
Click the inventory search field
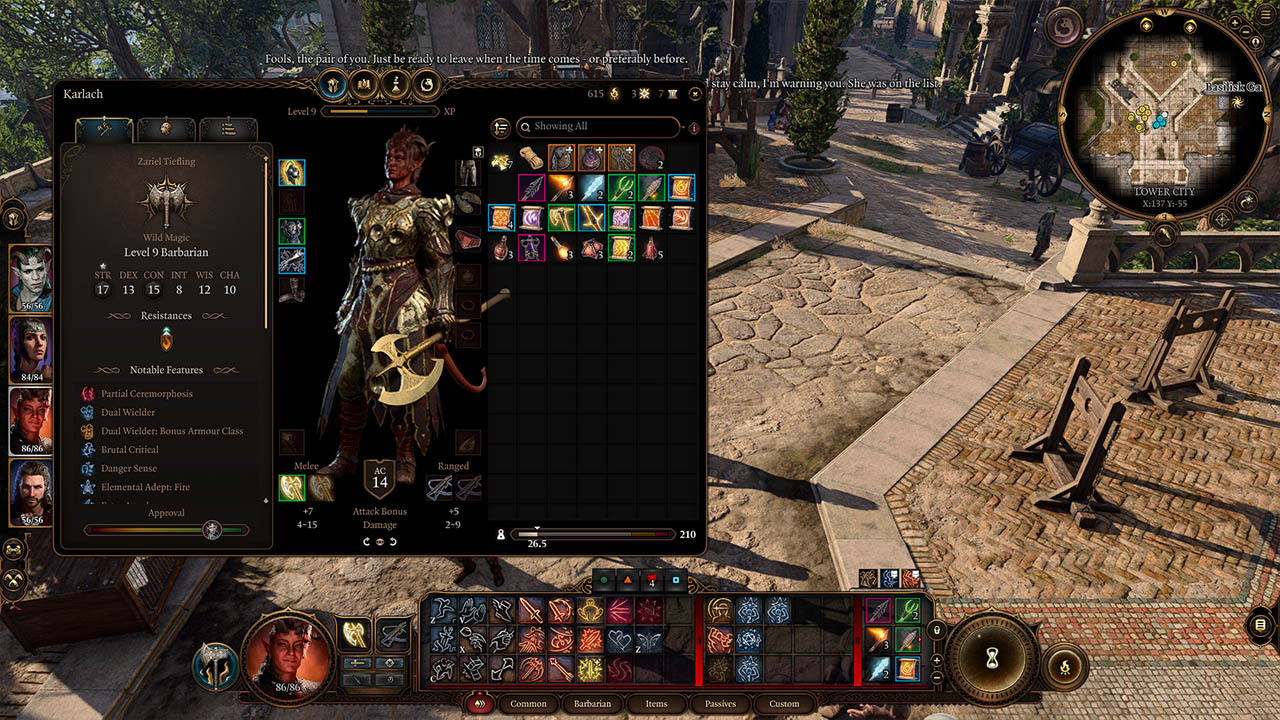click(598, 127)
